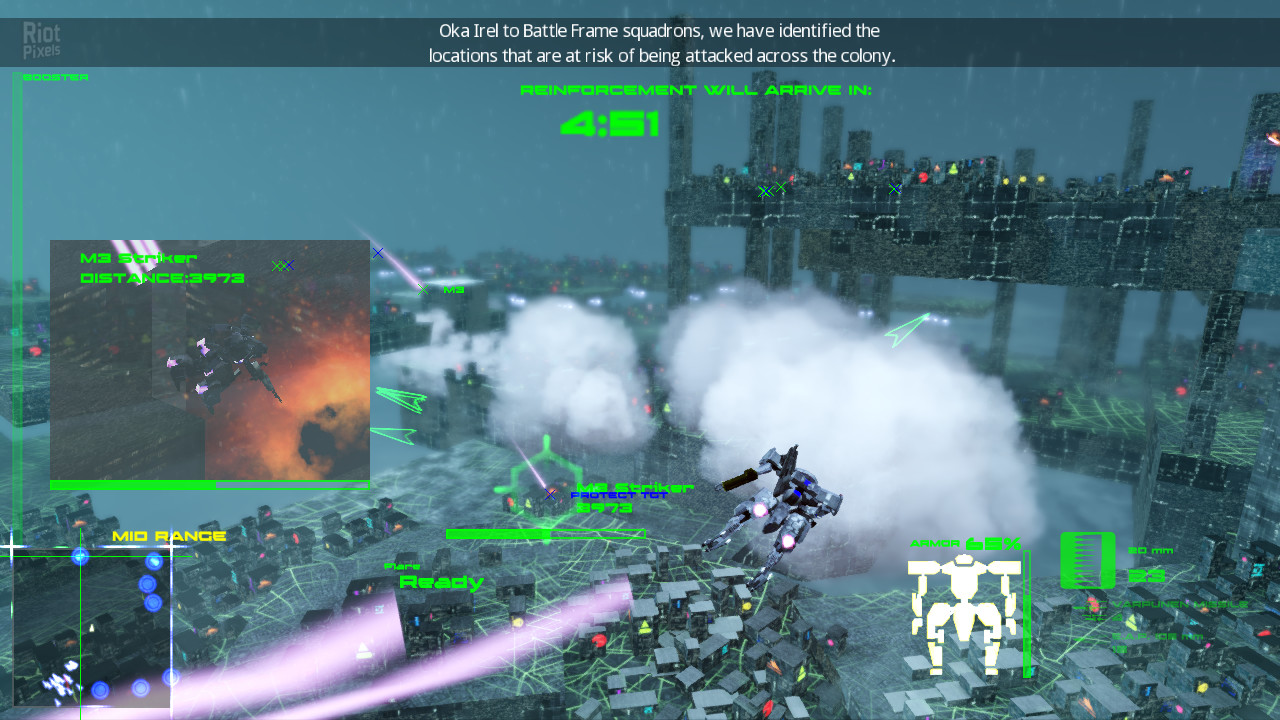Choose the Varpunen Missile weapon entry
Viewport: 1280px width, 720px height.
pyautogui.click(x=1178, y=605)
